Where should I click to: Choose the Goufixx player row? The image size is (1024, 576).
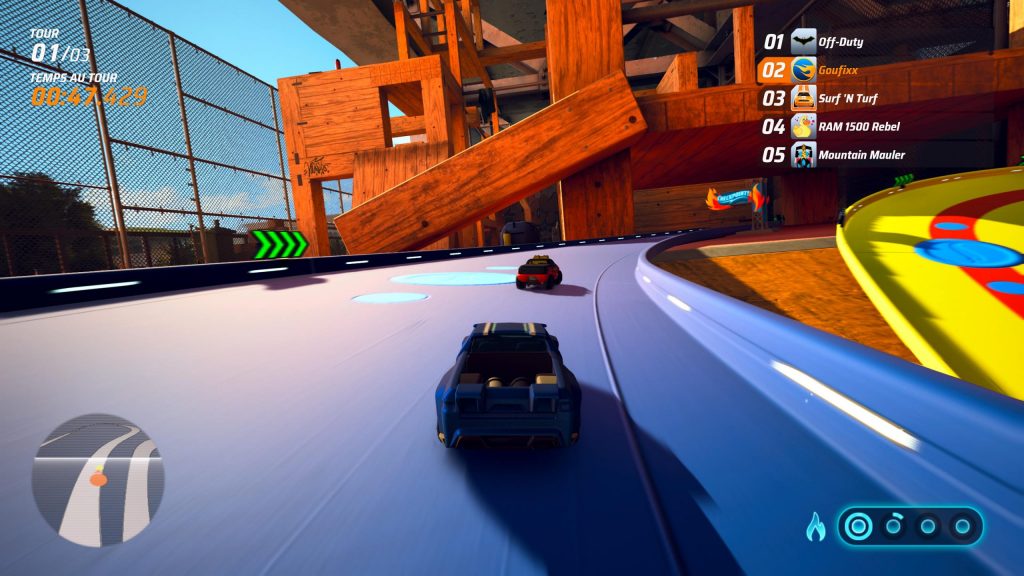825,70
